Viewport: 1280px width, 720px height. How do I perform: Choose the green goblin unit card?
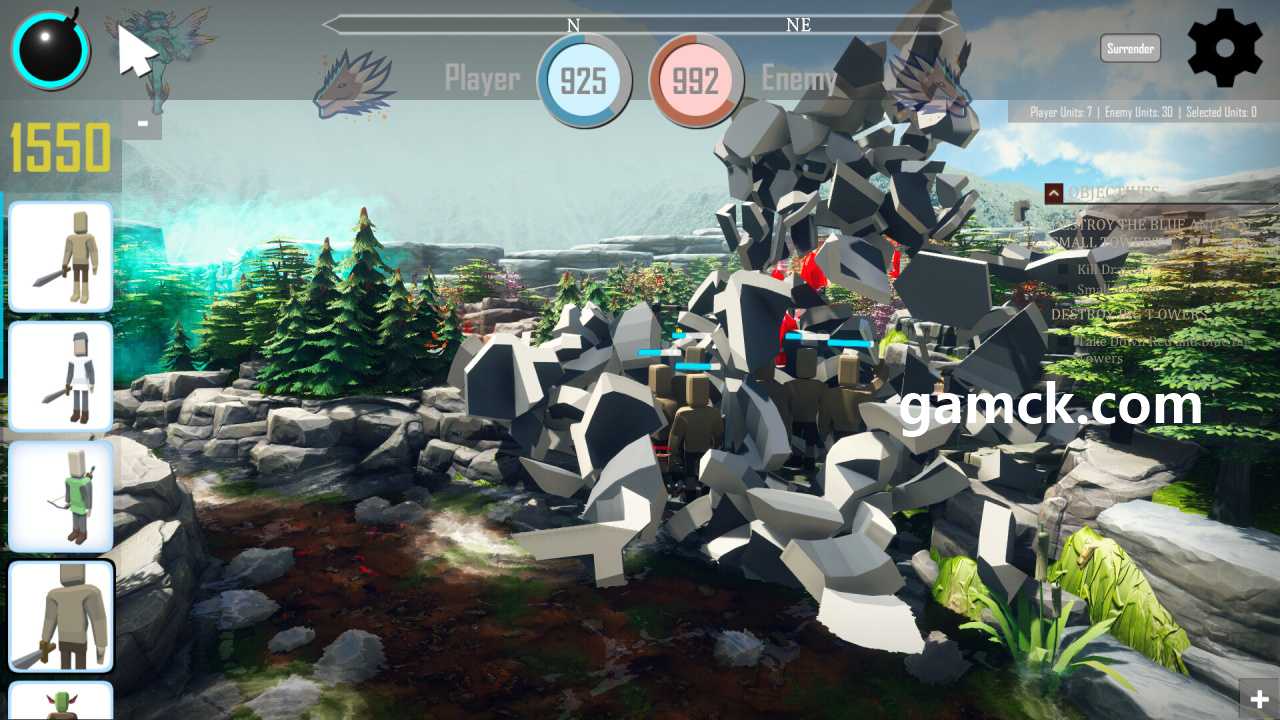coord(60,701)
